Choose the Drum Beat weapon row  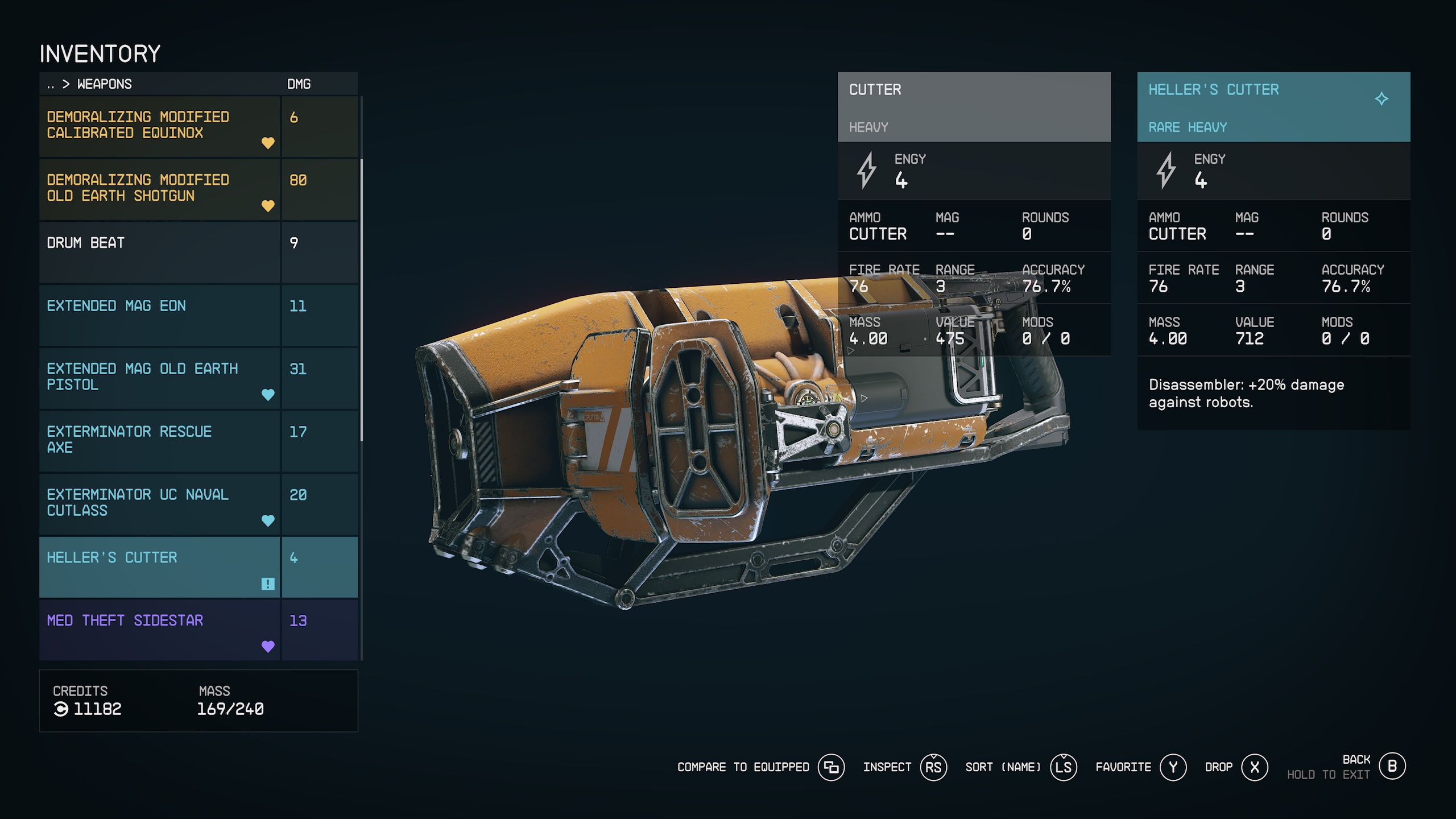tap(159, 252)
